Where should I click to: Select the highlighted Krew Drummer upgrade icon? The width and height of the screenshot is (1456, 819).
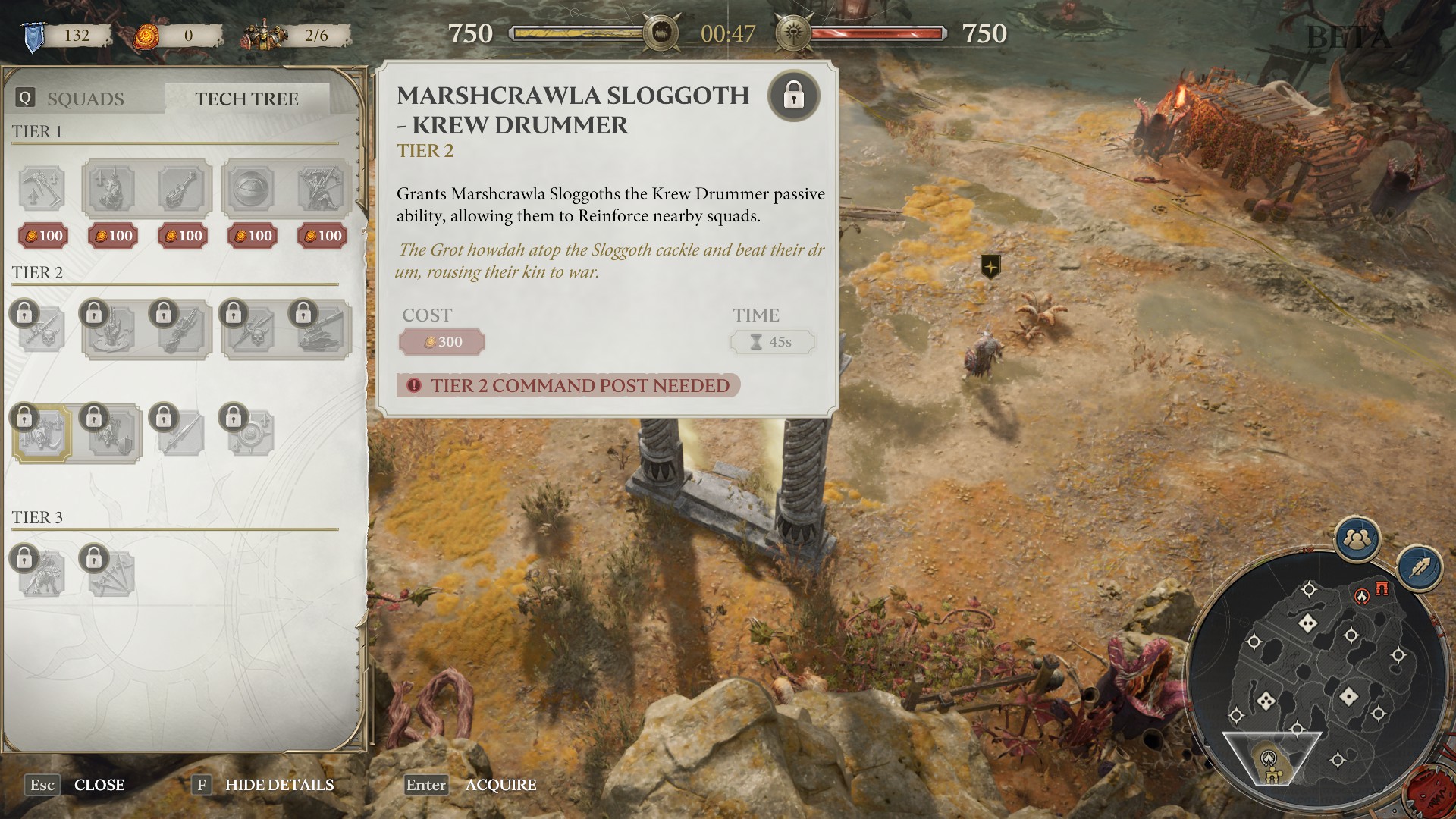click(x=42, y=434)
